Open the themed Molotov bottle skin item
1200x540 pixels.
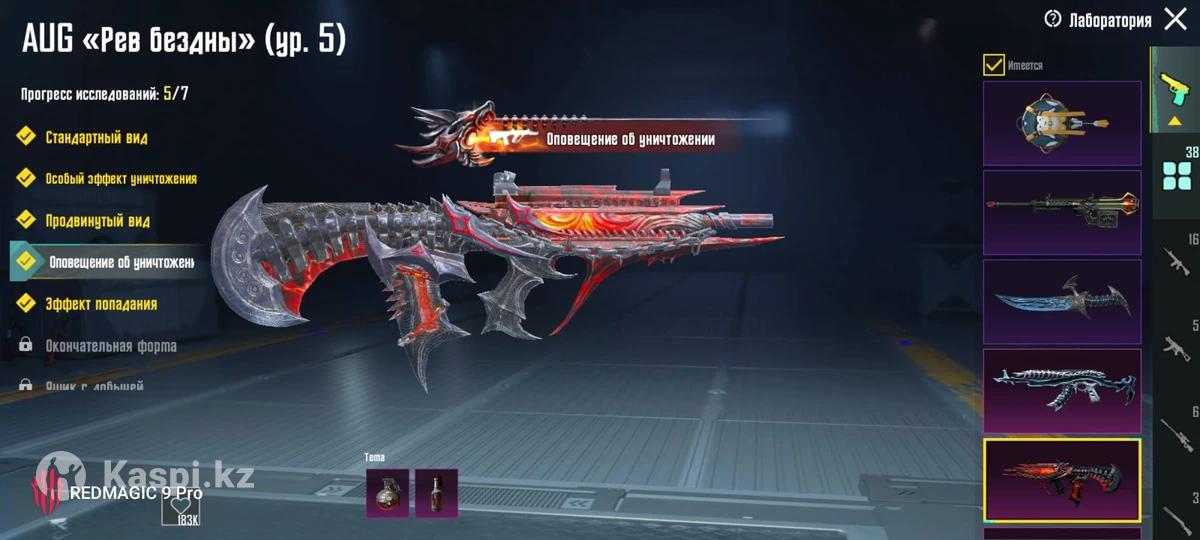[x=436, y=493]
